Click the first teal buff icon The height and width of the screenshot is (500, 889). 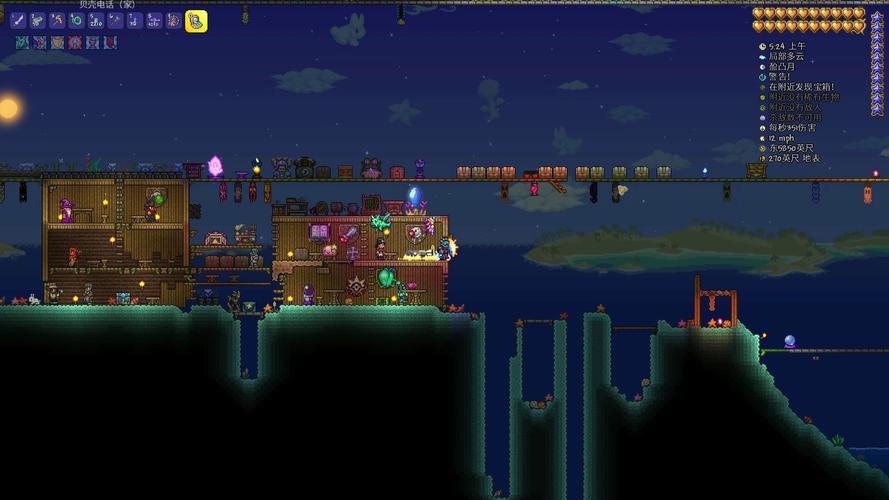(22, 43)
